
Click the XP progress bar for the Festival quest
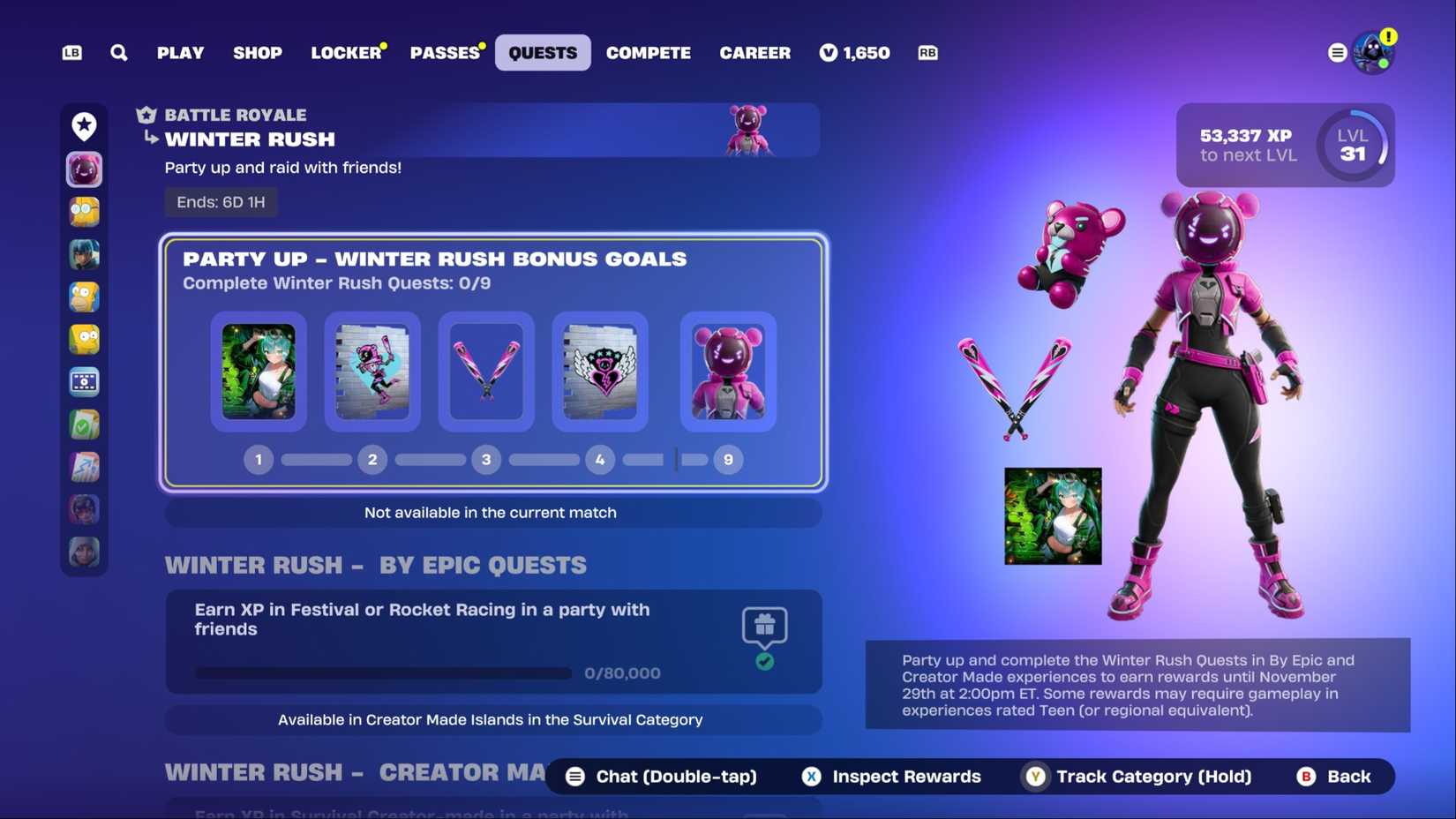[x=383, y=672]
